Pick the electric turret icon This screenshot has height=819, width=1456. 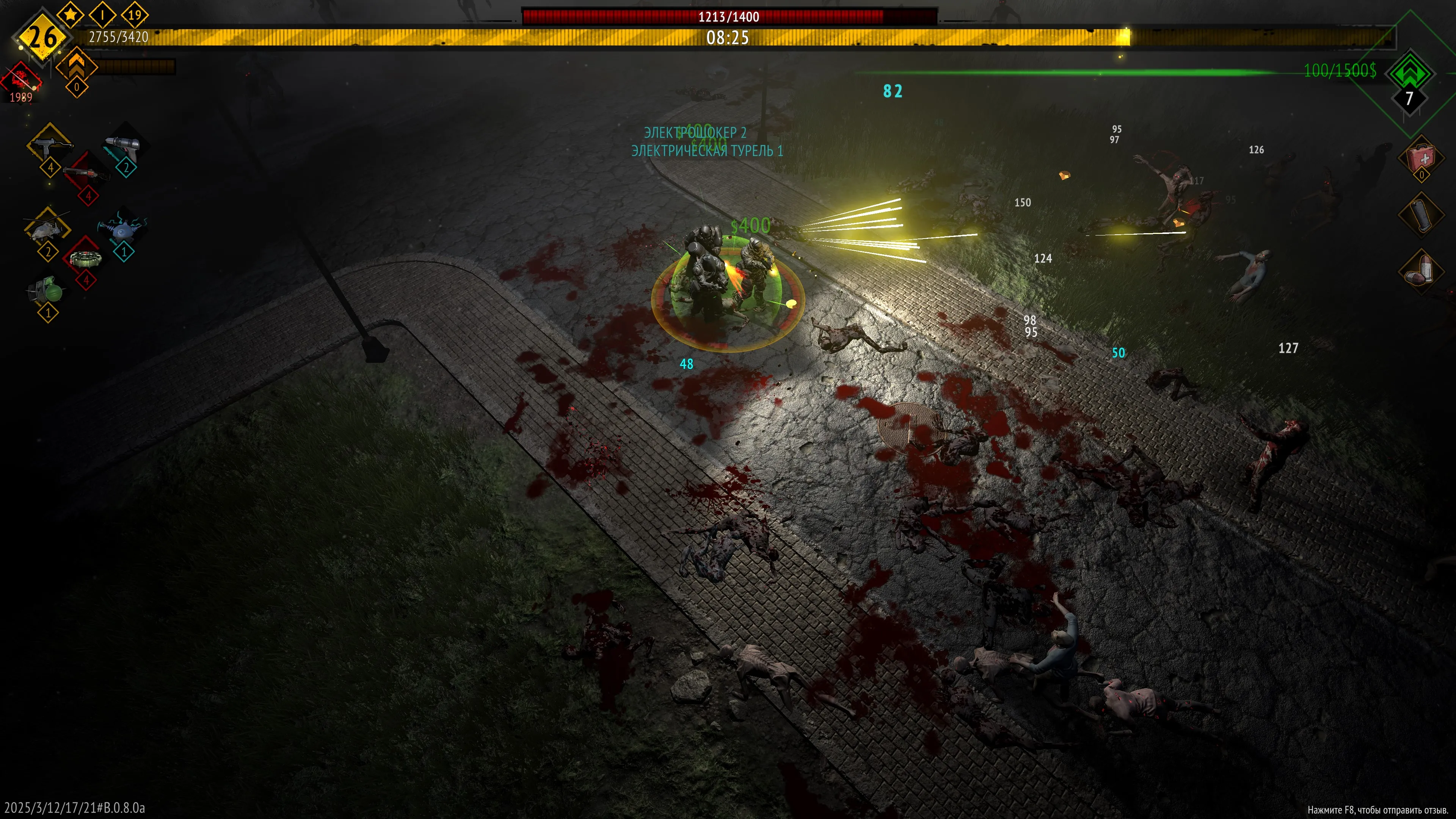tap(122, 229)
